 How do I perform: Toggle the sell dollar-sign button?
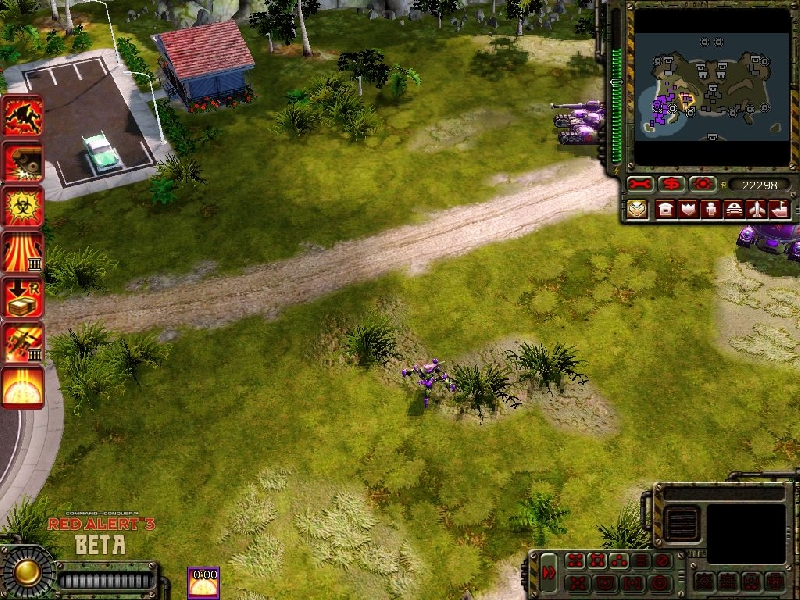[672, 185]
